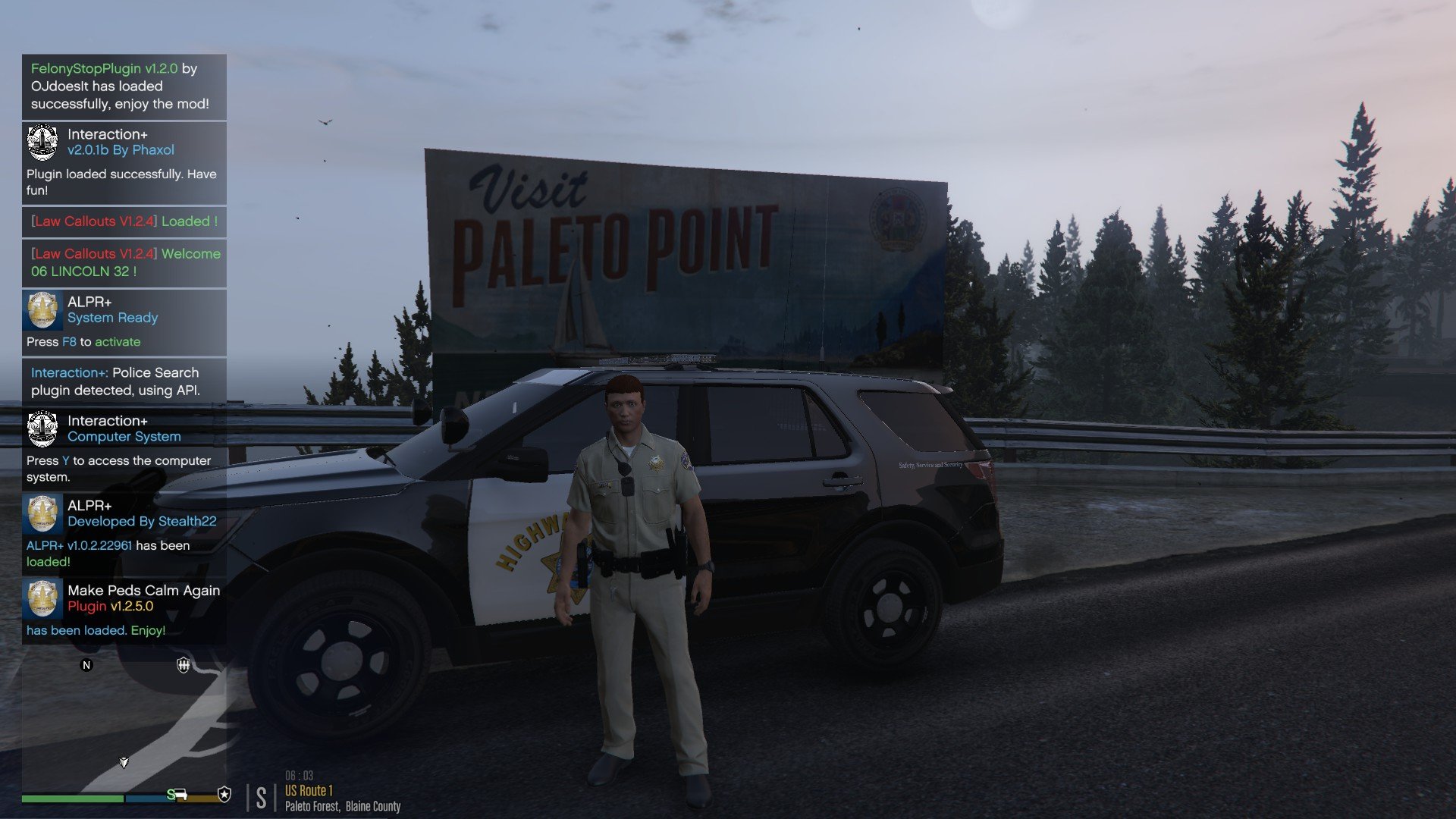Select the green 'S' blip on the minimap
The image size is (1456, 819).
(171, 794)
